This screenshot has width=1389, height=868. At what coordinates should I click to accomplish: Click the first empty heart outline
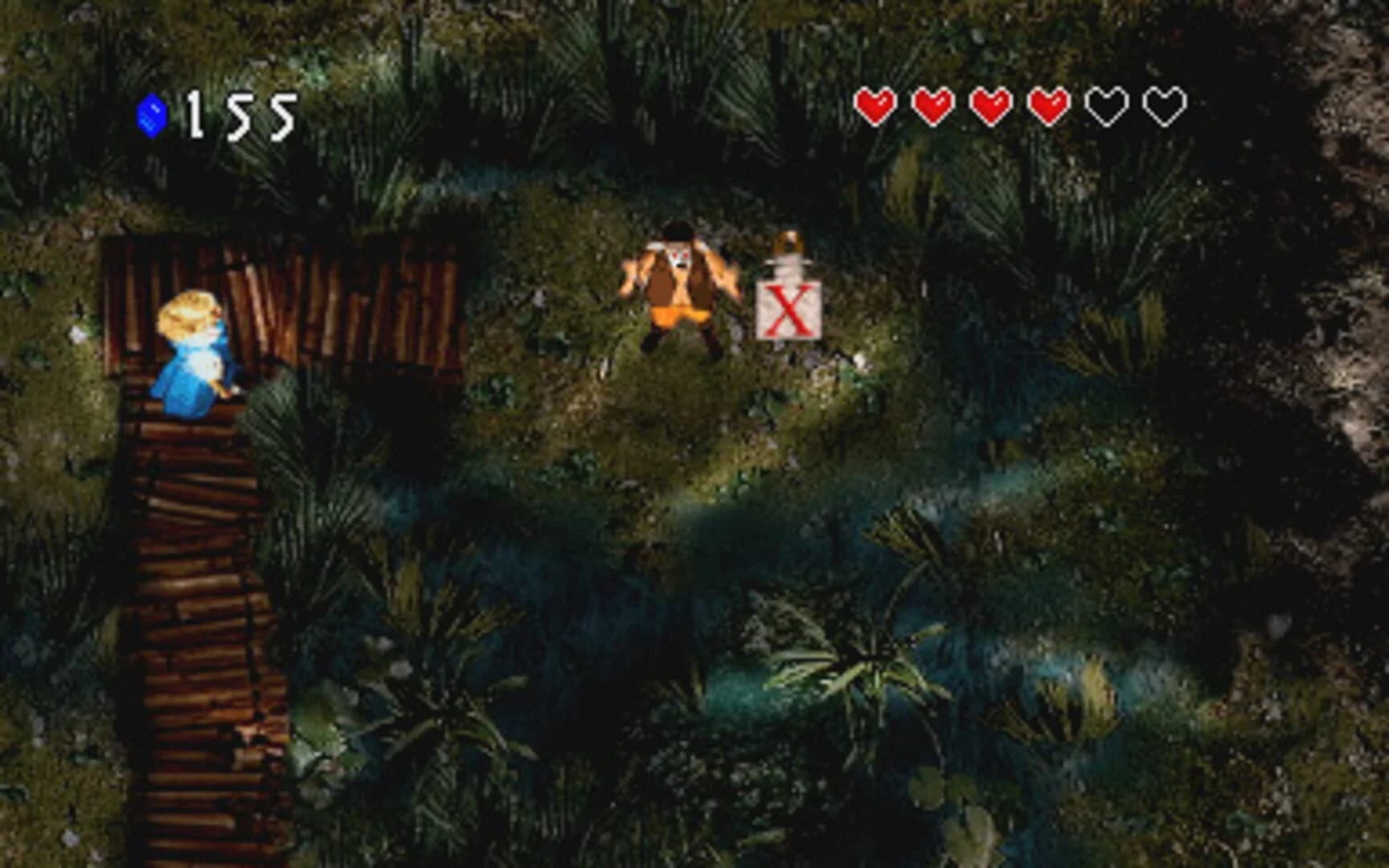point(1107,104)
